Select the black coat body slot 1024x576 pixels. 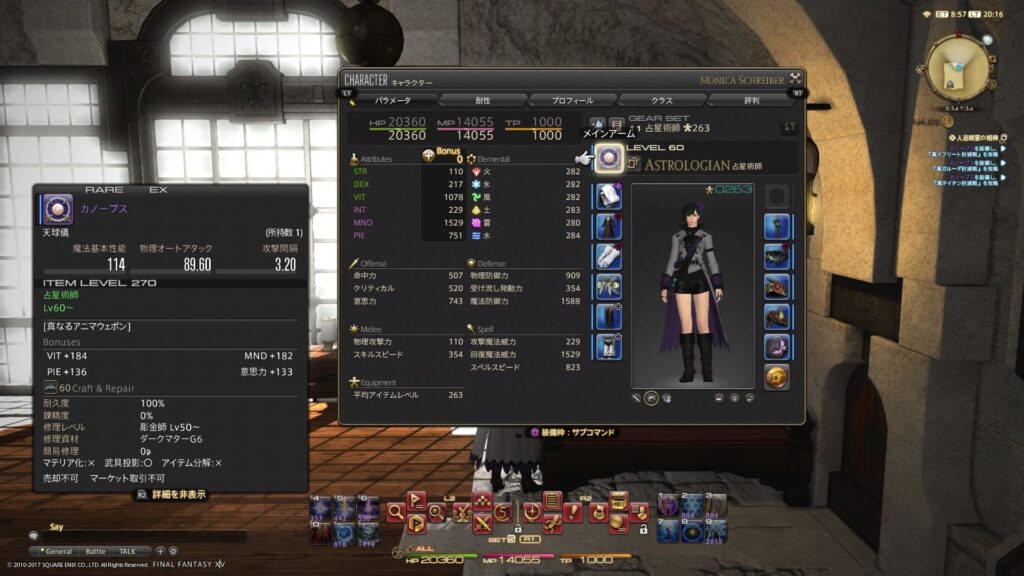[x=610, y=226]
